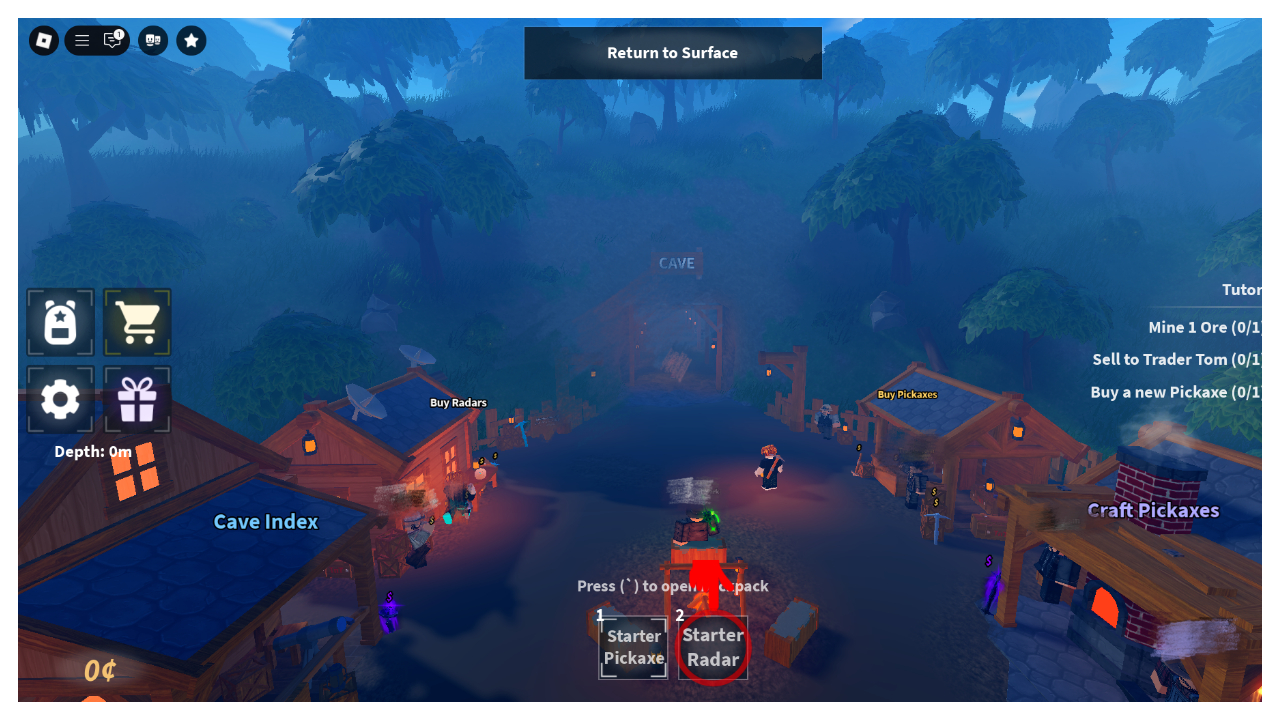Open chat via the notification bubble icon
Image resolution: width=1280 pixels, height=720 pixels.
click(110, 40)
